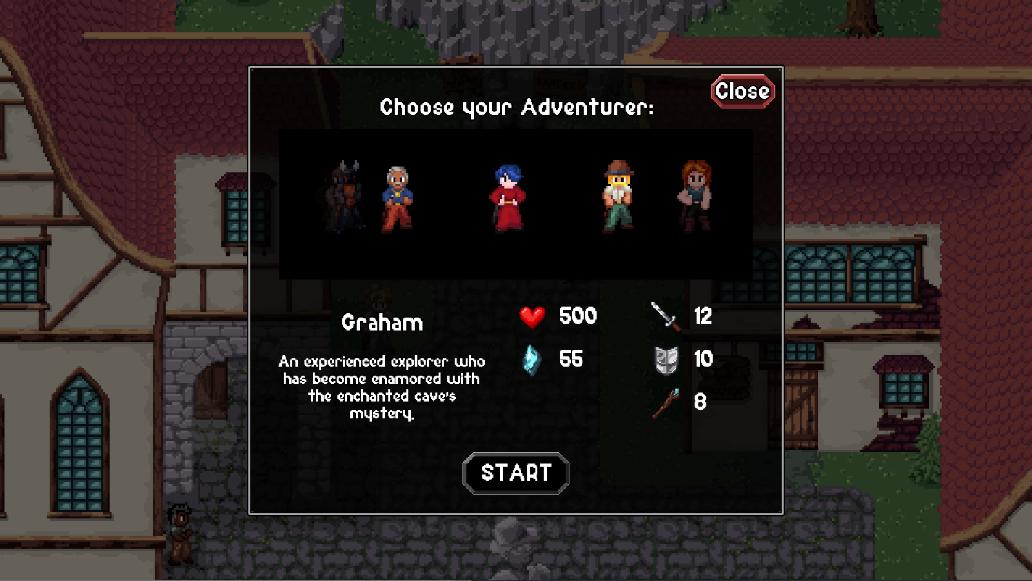The image size is (1032, 581).
Task: Select the red-haired female adventurer
Action: [x=695, y=196]
